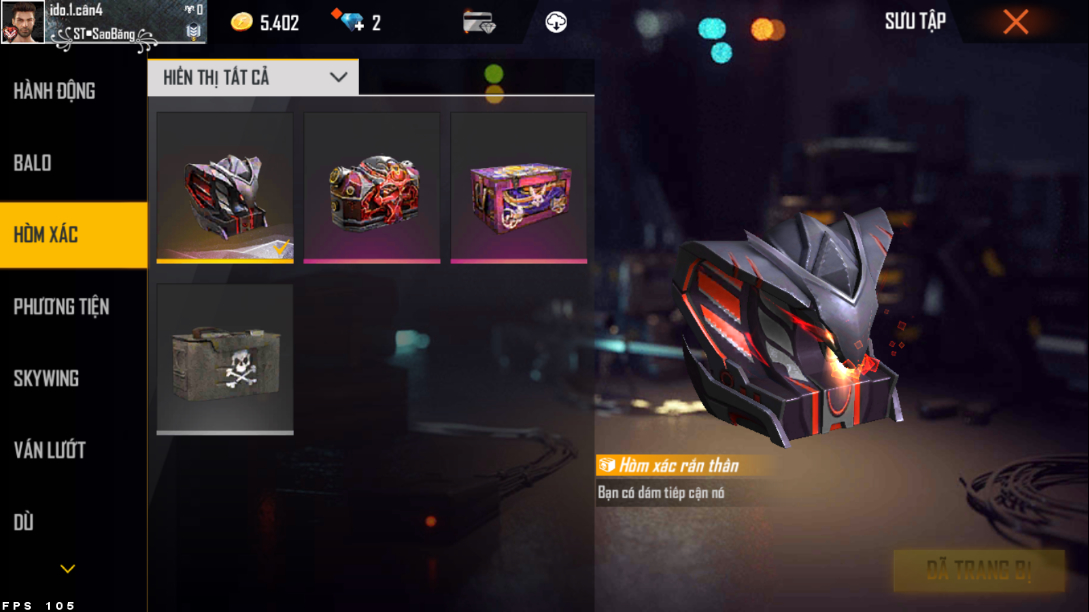Viewport: 1089px width, 612px height.
Task: Pick the purple and gold loot crate
Action: [x=518, y=187]
